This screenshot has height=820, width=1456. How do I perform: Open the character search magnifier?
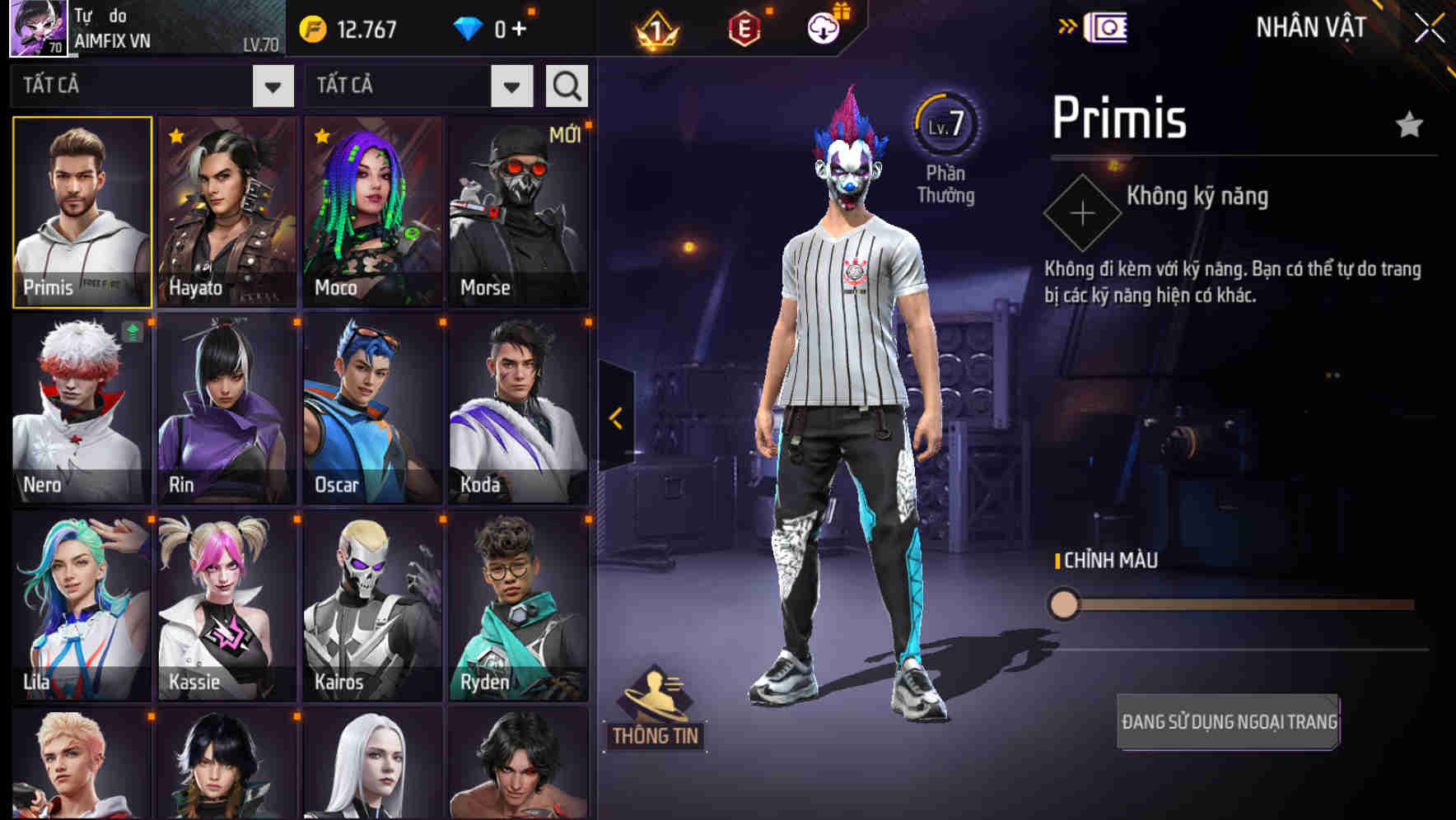[566, 85]
